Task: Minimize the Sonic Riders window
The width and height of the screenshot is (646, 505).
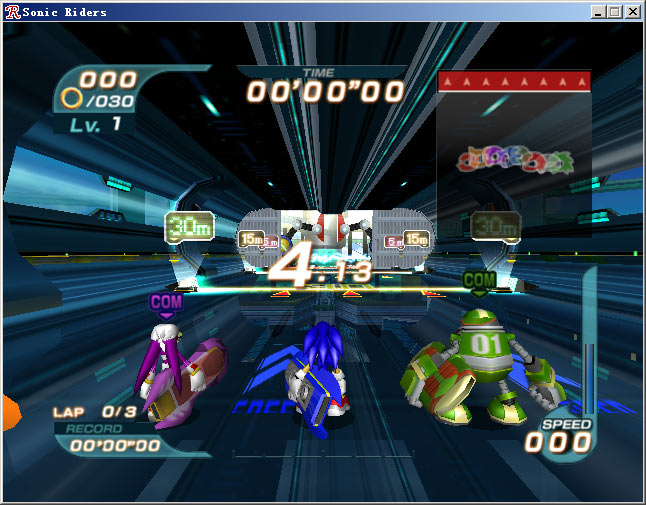Action: (599, 12)
